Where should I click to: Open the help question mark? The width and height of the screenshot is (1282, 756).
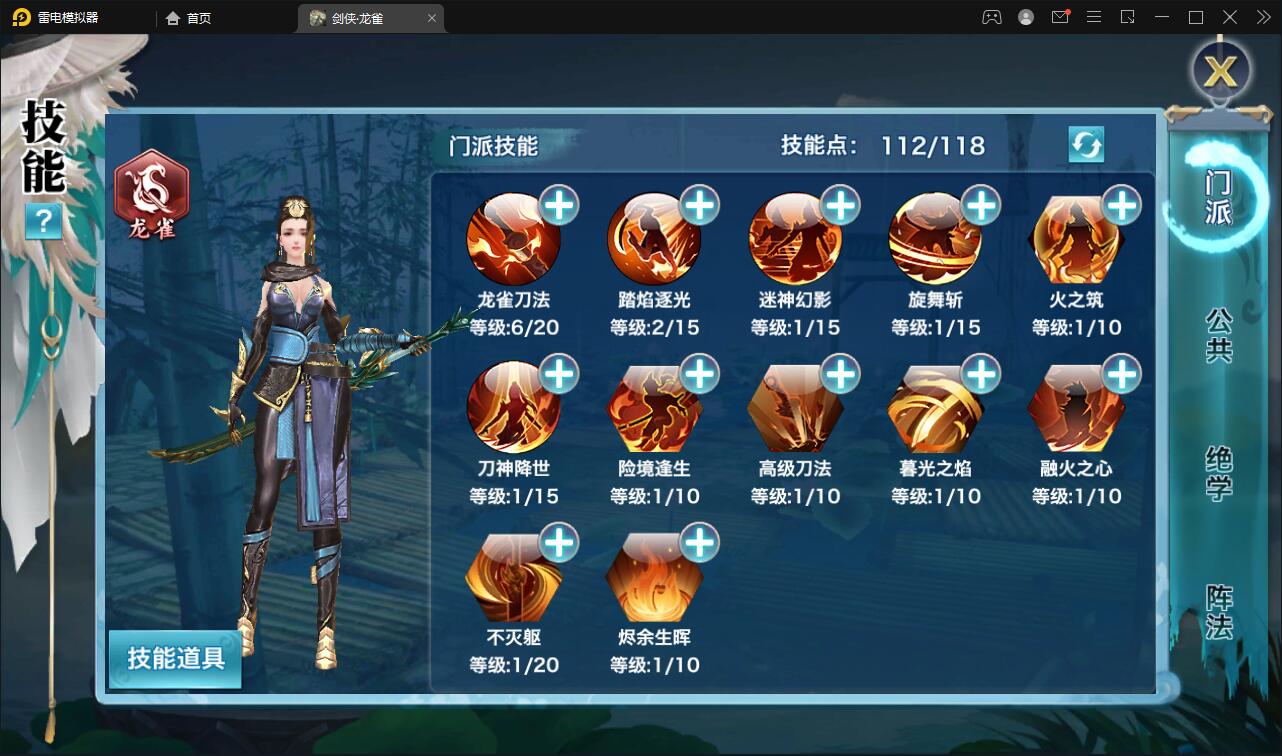[42, 222]
